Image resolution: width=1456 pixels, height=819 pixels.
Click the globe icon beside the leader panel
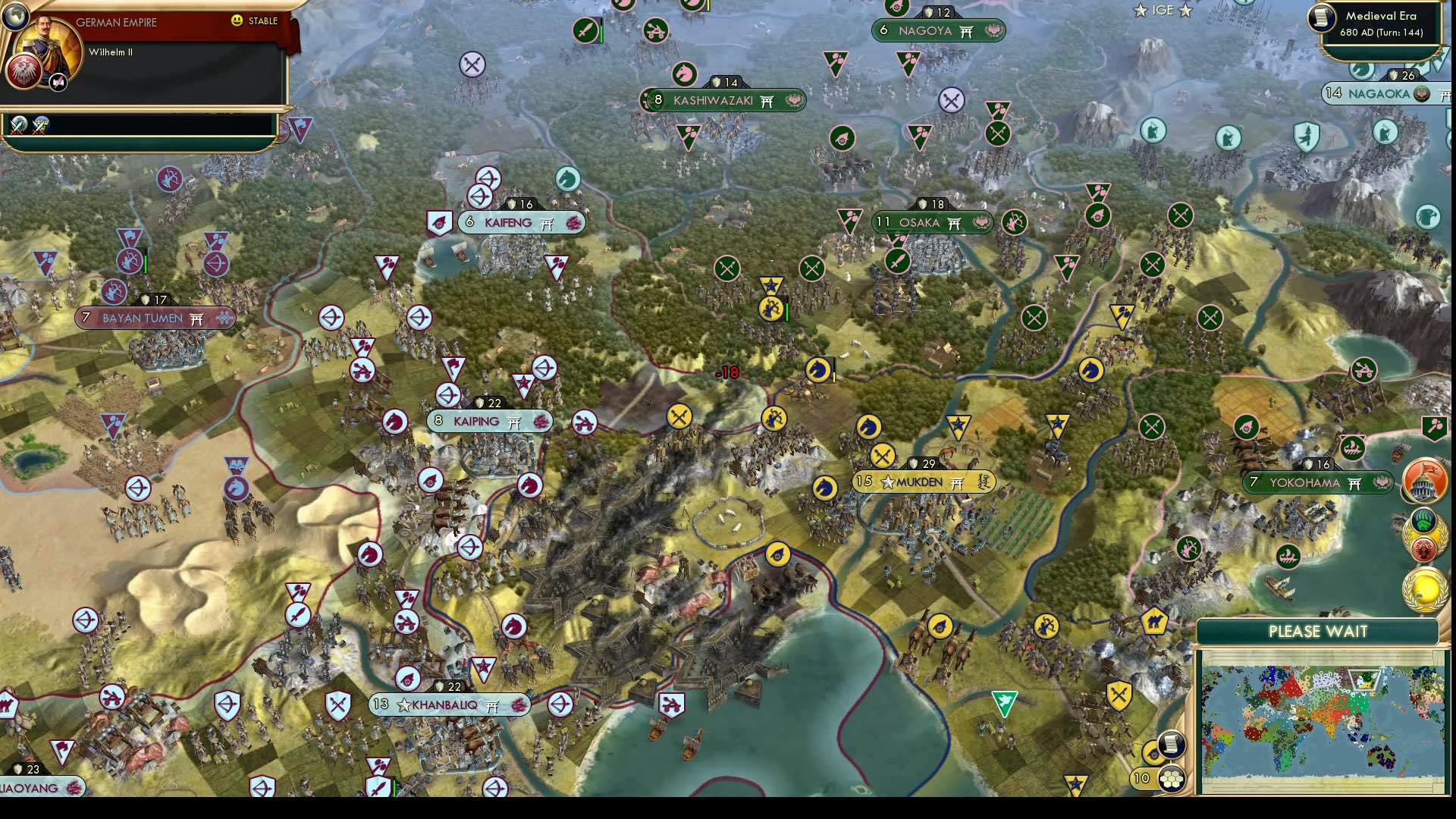click(14, 17)
